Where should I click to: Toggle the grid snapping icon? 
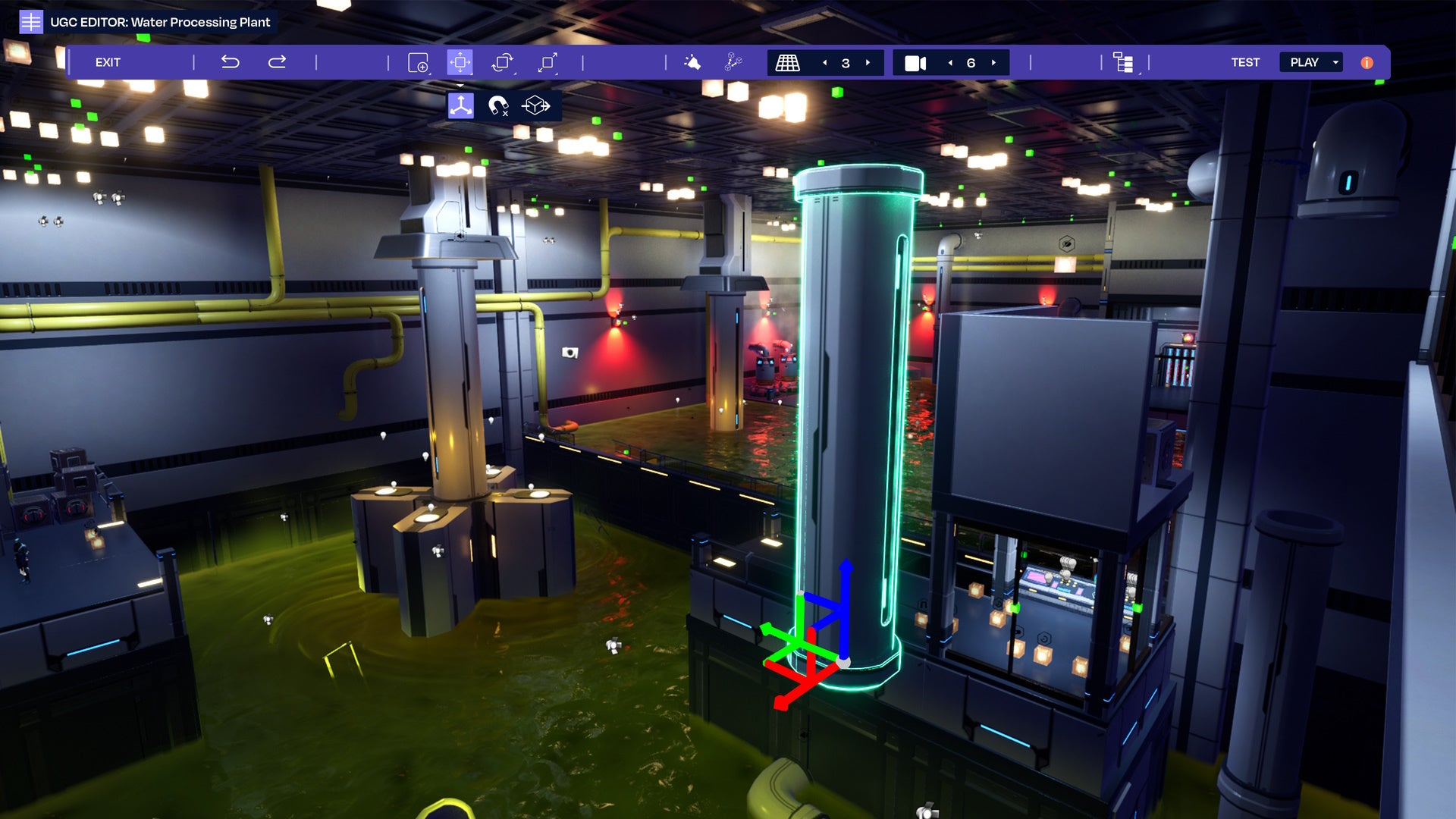click(x=787, y=62)
